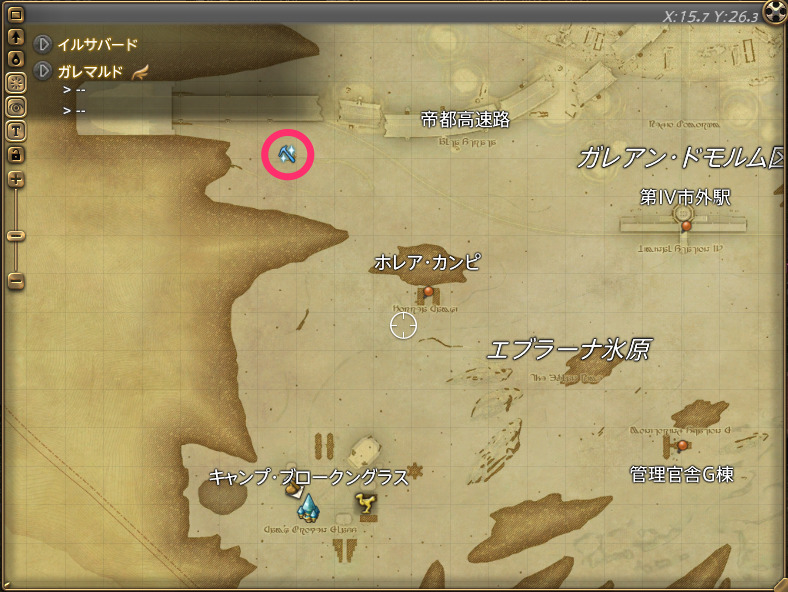Click the map zoom-in plus button
This screenshot has height=592, width=788.
16,180
